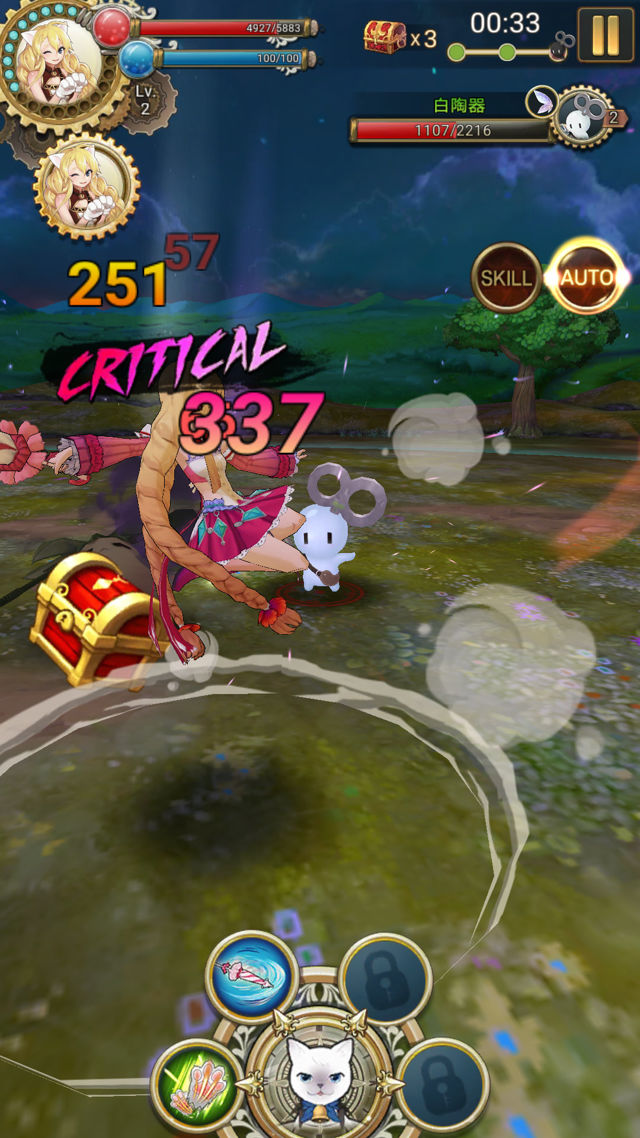The height and width of the screenshot is (1138, 640).
Task: Toggle the AUTO battle button
Action: (586, 276)
